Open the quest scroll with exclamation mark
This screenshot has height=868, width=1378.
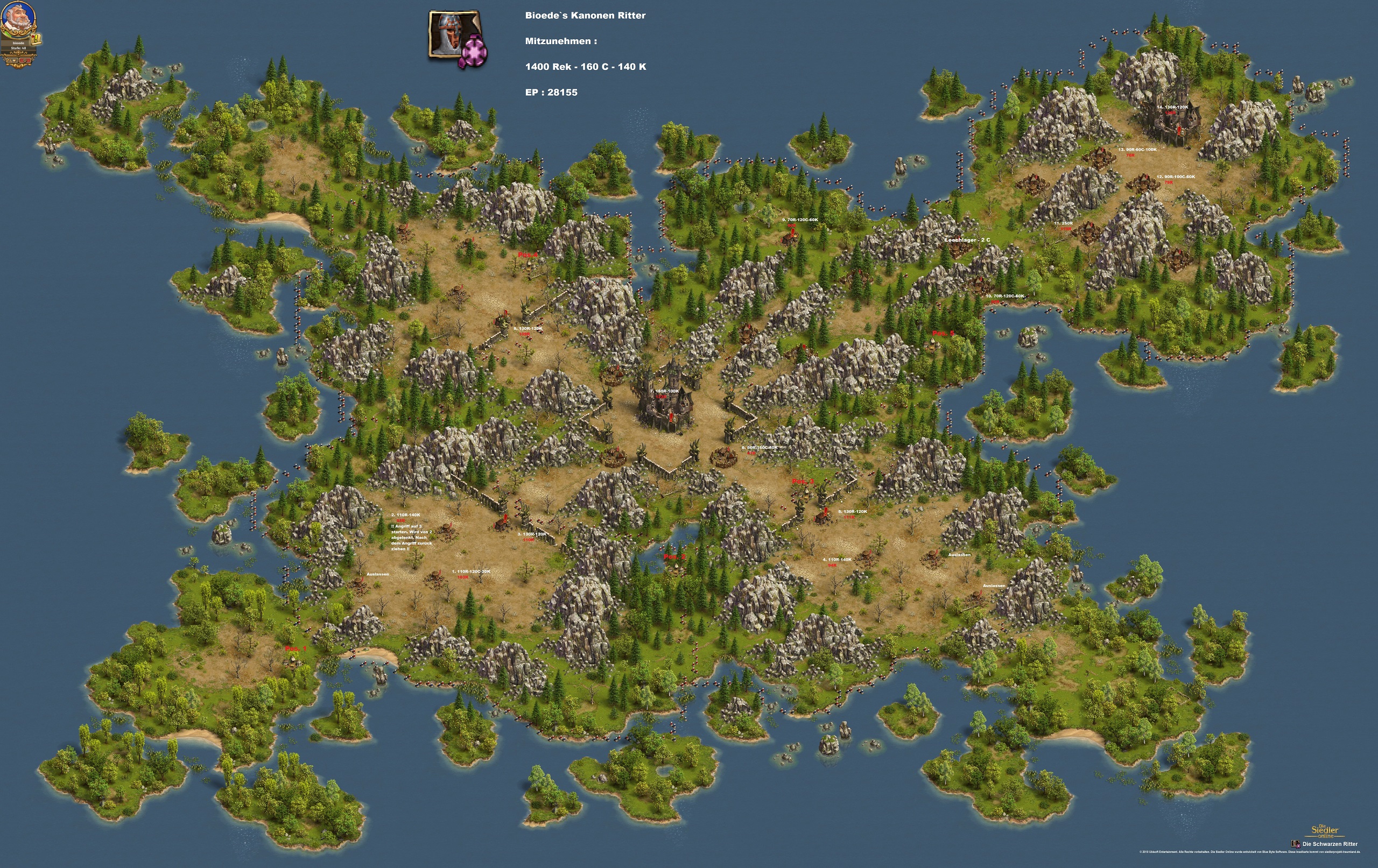tap(37, 39)
